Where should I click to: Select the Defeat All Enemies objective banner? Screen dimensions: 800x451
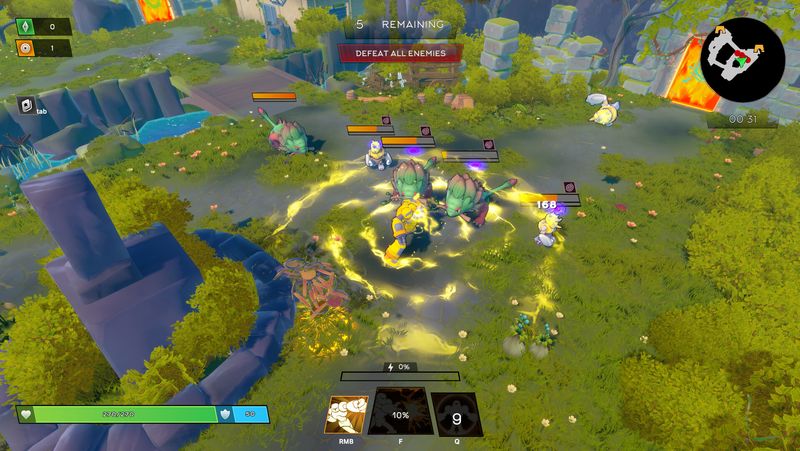coord(400,53)
